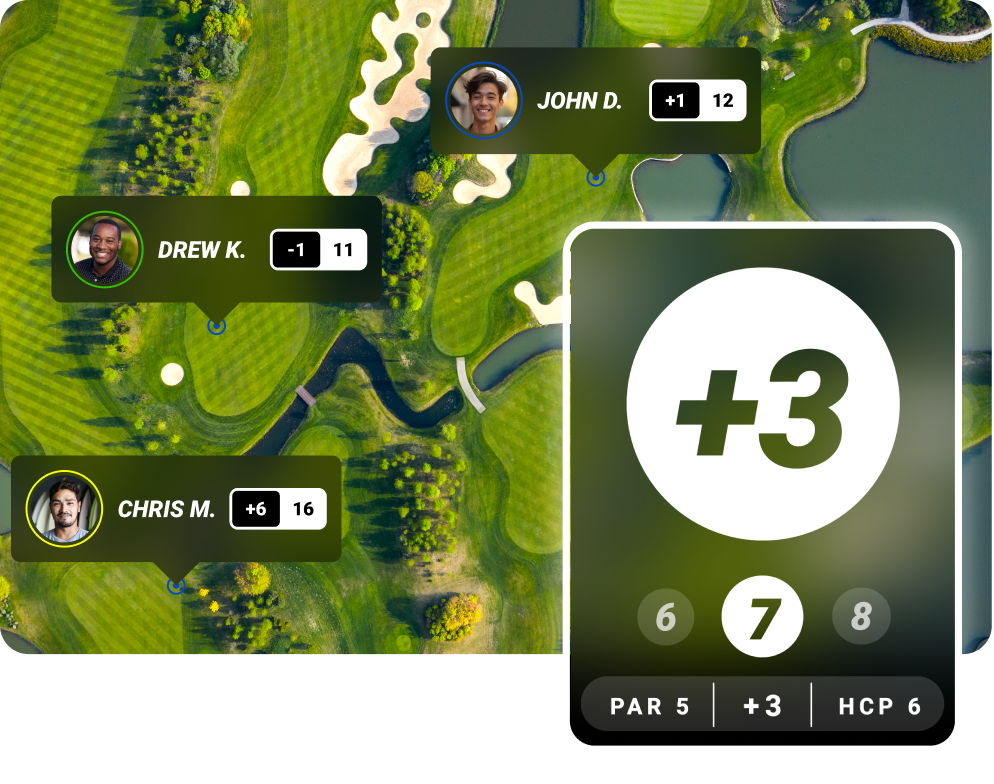View Drew K.'s profile photo

105,249
